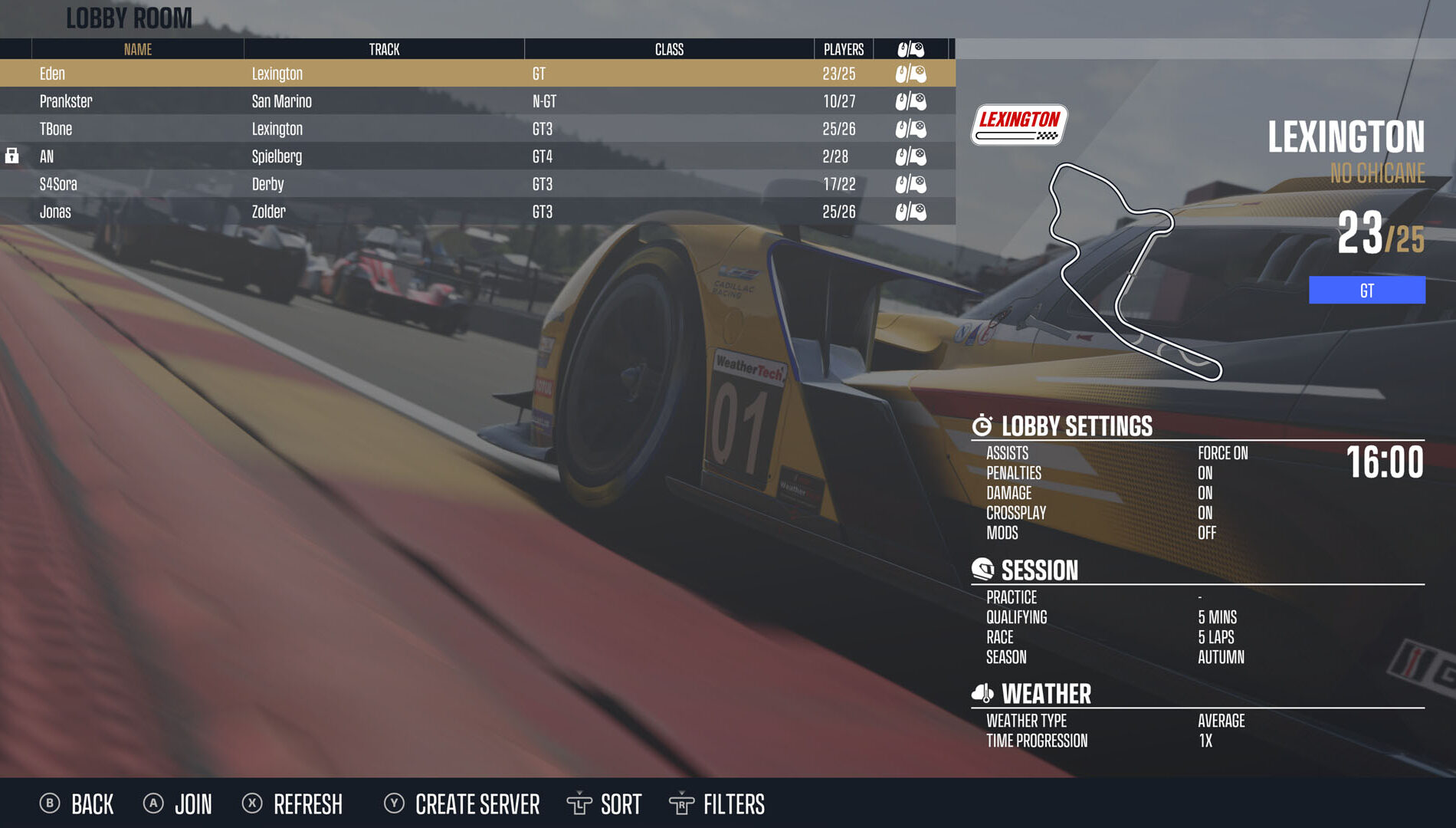This screenshot has width=1456, height=828.
Task: Open the Filters dropdown
Action: (x=733, y=804)
